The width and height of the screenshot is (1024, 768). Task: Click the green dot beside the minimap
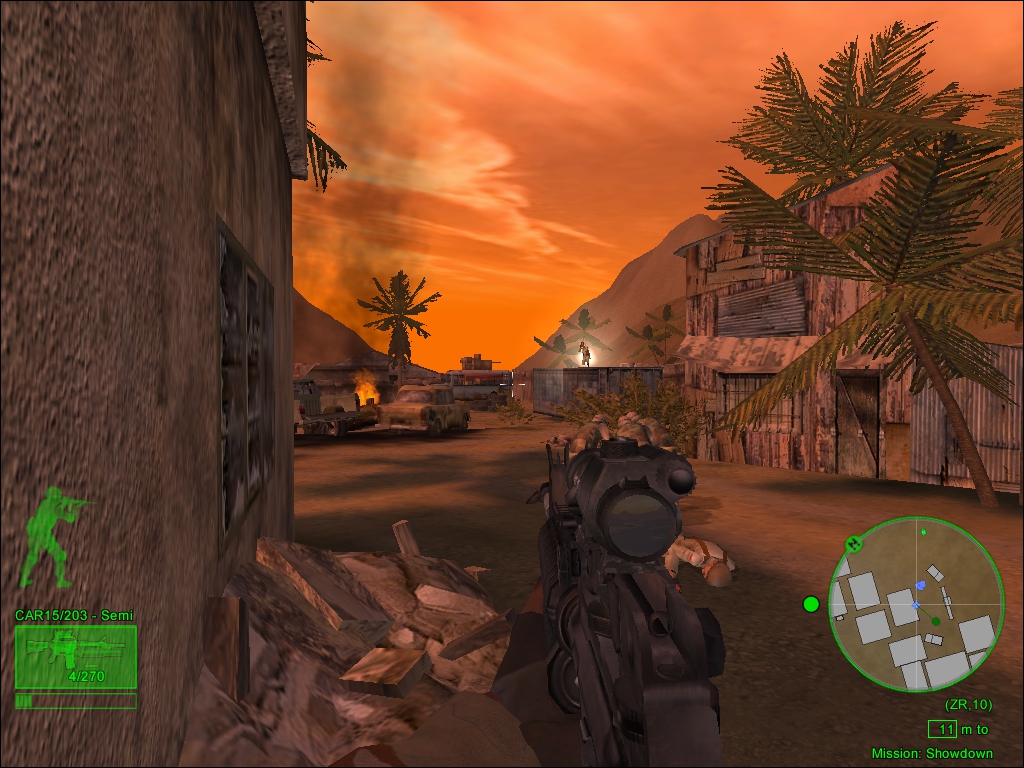pos(811,603)
